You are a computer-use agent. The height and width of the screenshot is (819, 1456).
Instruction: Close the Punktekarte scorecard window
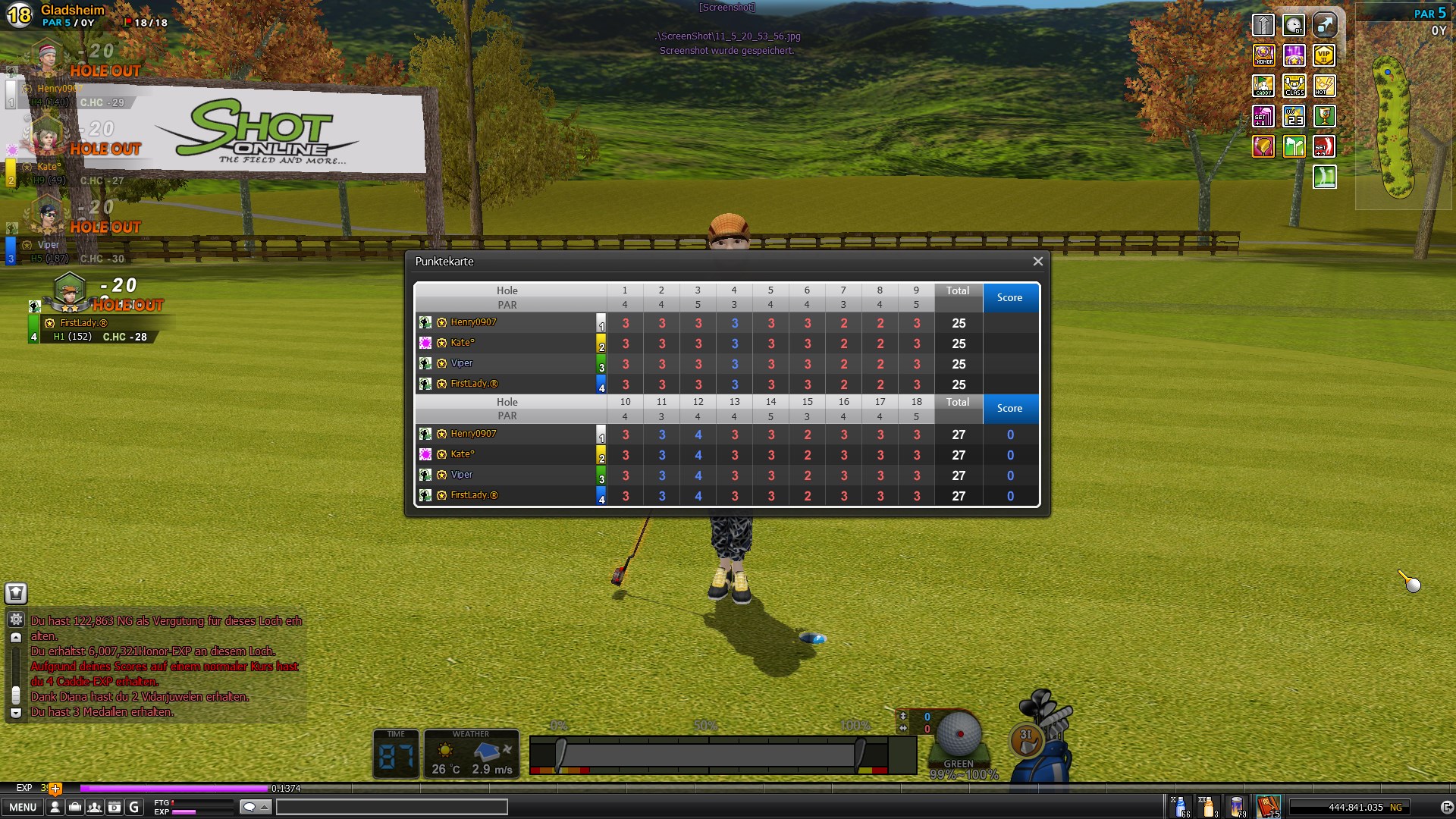point(1037,262)
